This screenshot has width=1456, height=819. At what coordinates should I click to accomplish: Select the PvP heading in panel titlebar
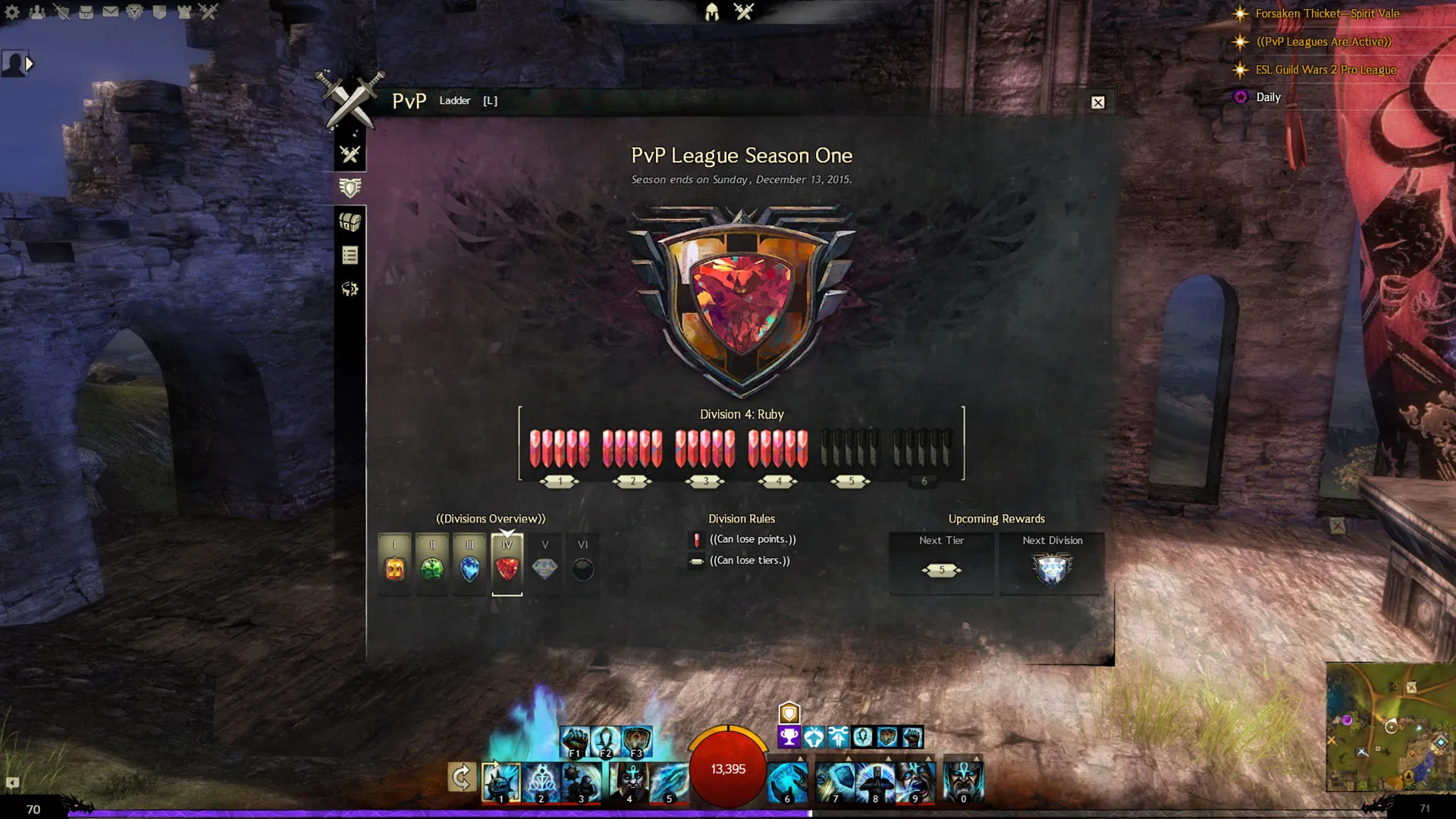coord(409,100)
